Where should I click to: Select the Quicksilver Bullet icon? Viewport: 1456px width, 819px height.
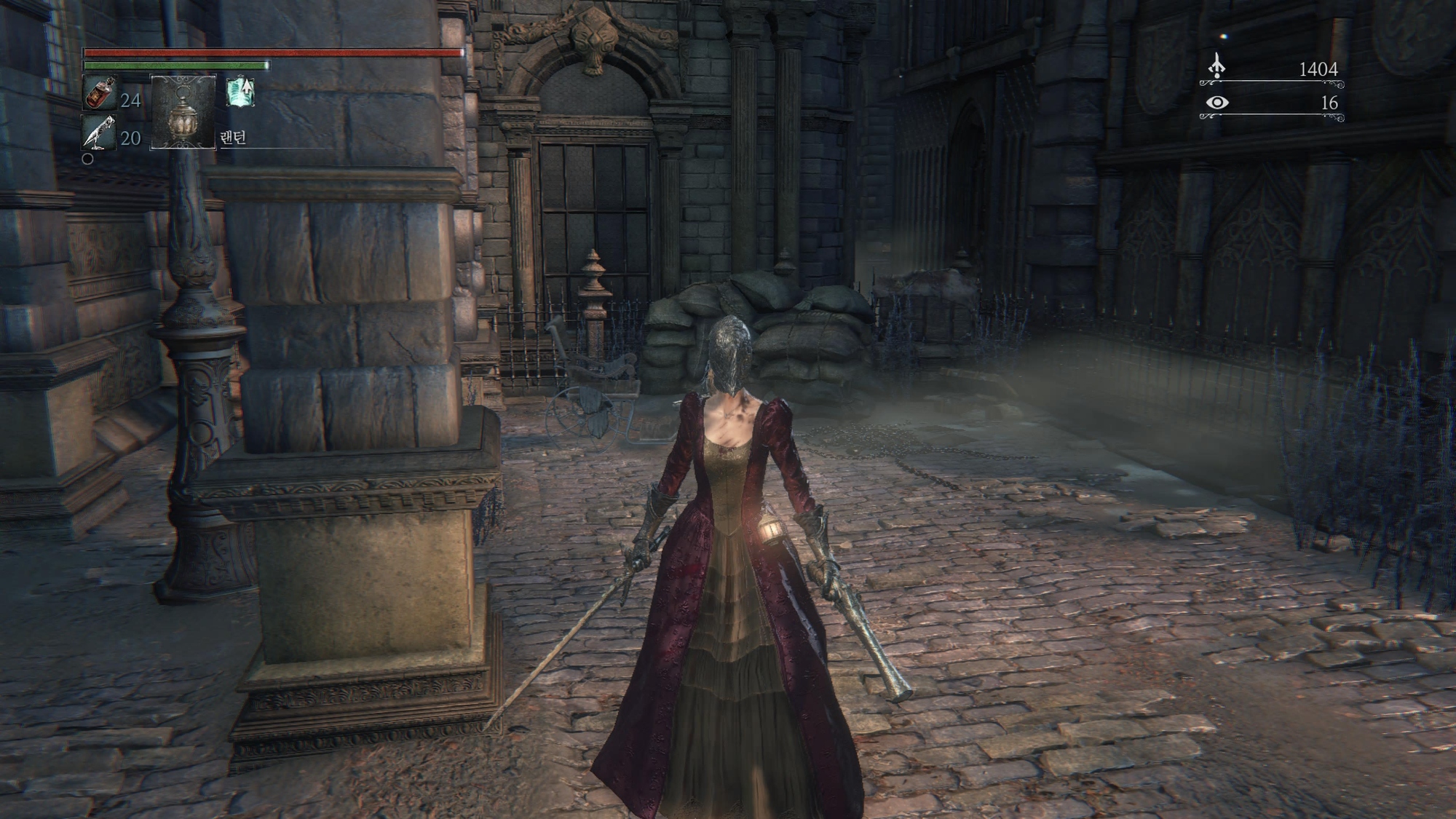coord(98,132)
